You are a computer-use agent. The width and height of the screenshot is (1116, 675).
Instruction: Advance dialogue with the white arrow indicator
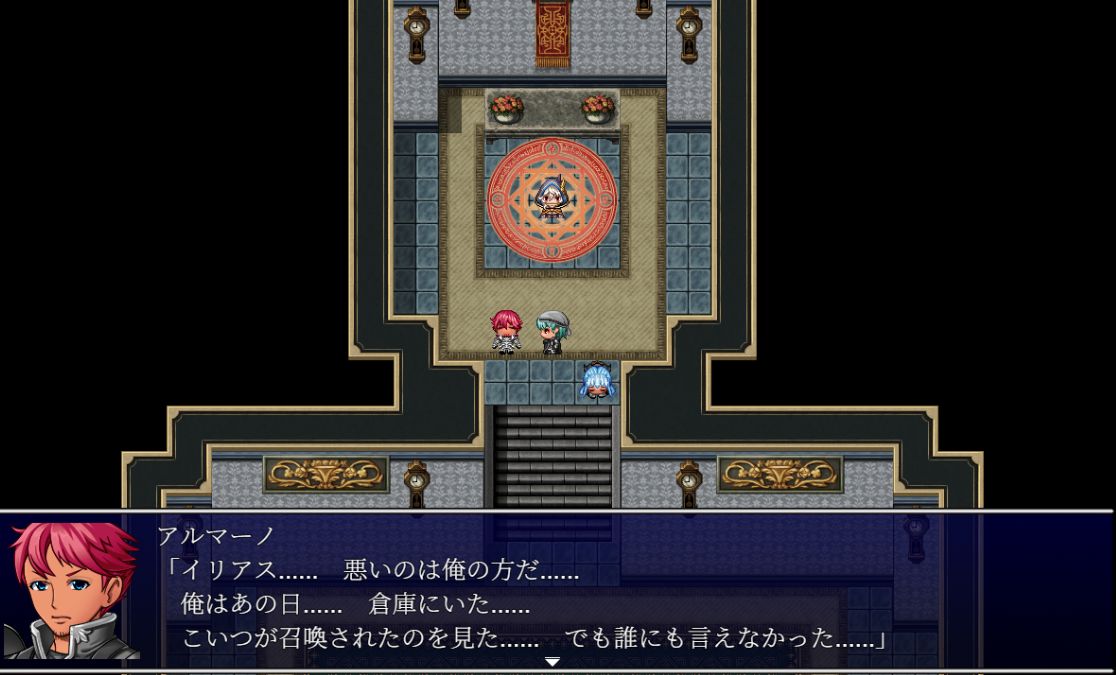(x=552, y=661)
